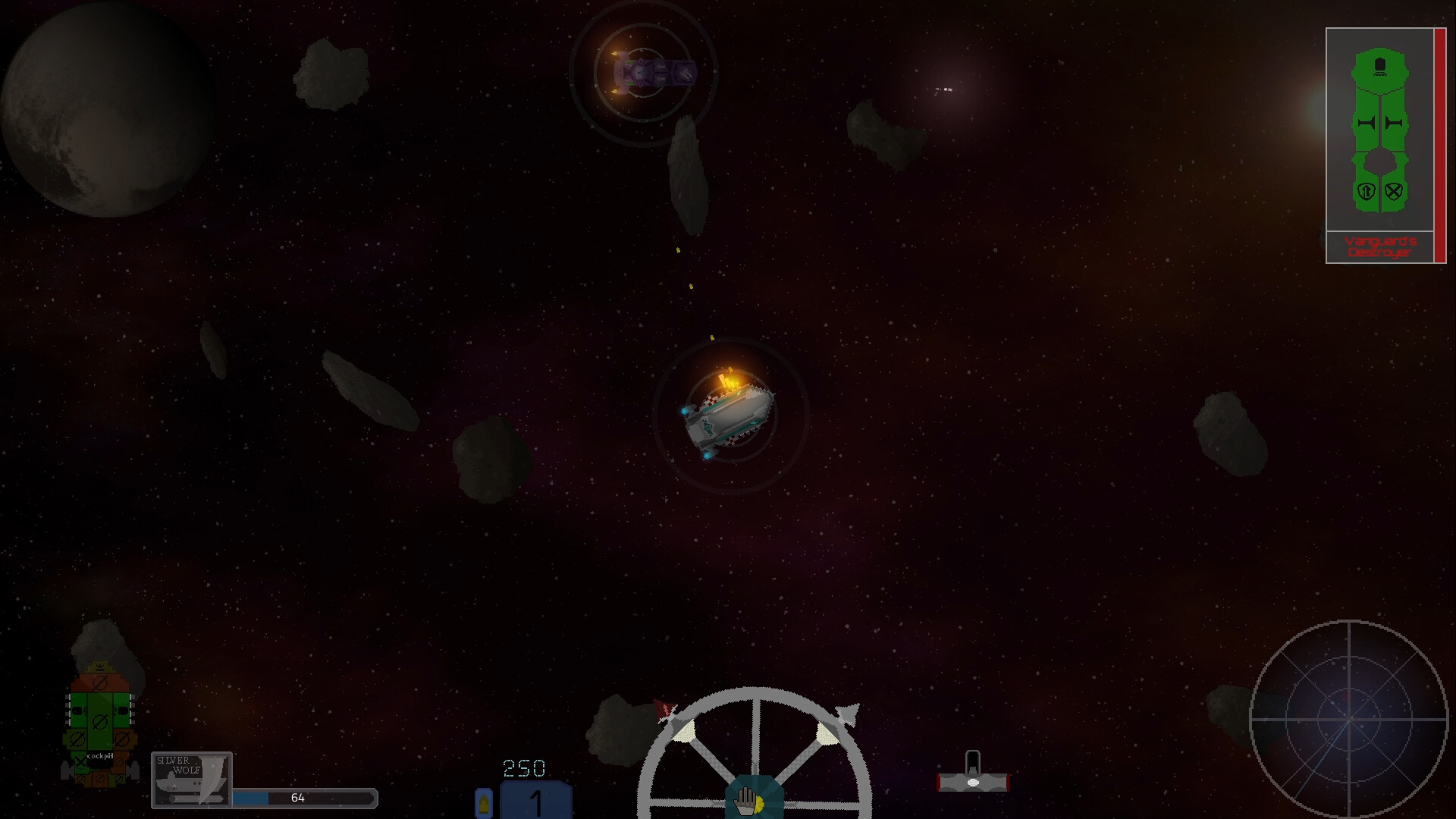Click the X-shield icon on Vanguard's Destroyer schematic
The image size is (1456, 819).
[1395, 191]
